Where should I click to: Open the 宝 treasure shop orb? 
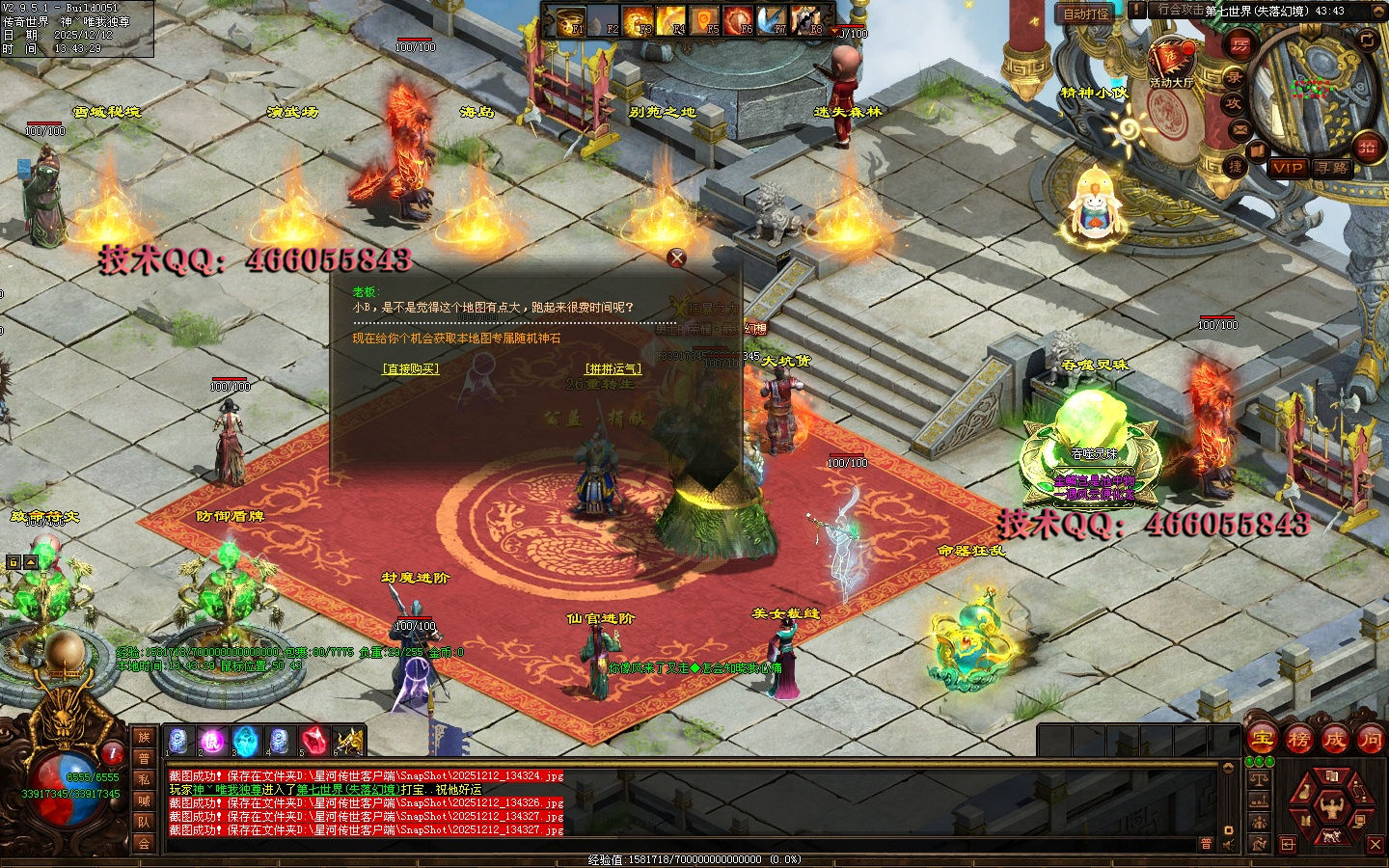[x=1263, y=740]
